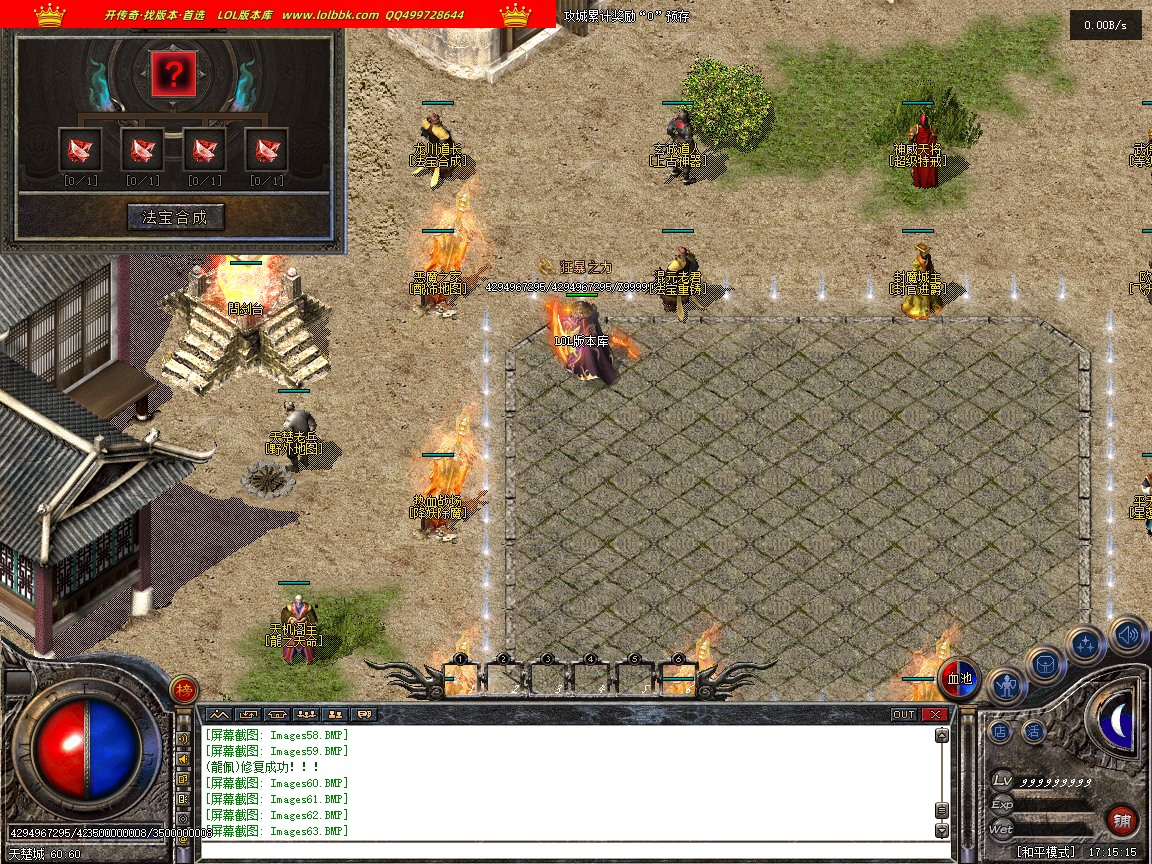This screenshot has height=864, width=1152.
Task: Click the 和平模式 attack mode label
Action: (1046, 852)
